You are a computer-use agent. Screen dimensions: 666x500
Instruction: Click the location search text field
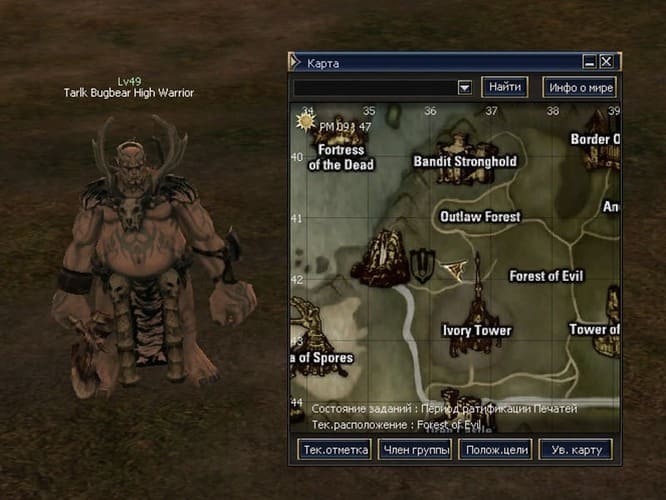(374, 87)
